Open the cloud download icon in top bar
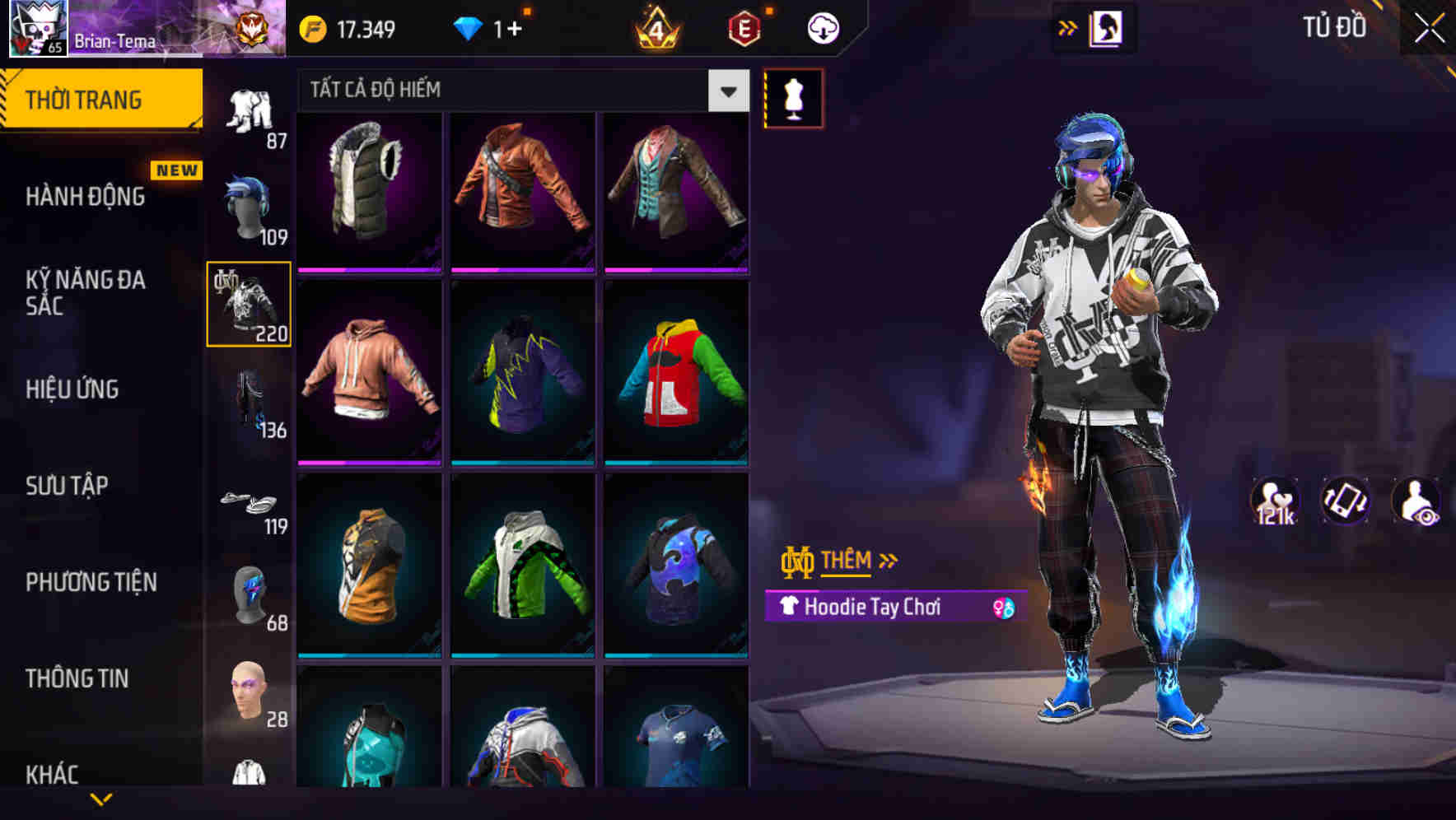Screen dimensions: 1456x820 (x=821, y=27)
